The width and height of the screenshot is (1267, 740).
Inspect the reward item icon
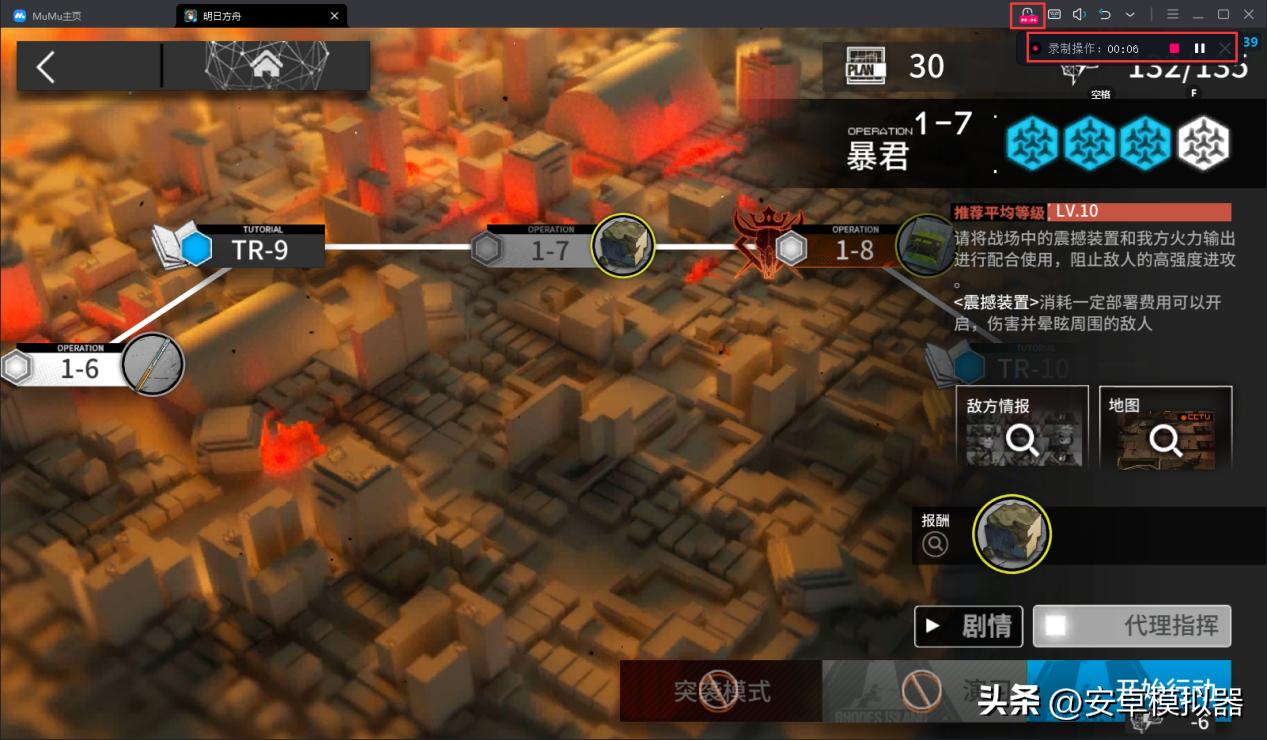coord(1012,534)
